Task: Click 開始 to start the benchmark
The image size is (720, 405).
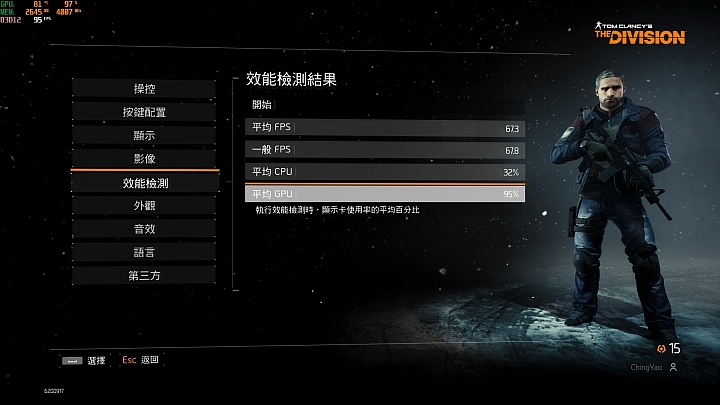Action: [262, 104]
